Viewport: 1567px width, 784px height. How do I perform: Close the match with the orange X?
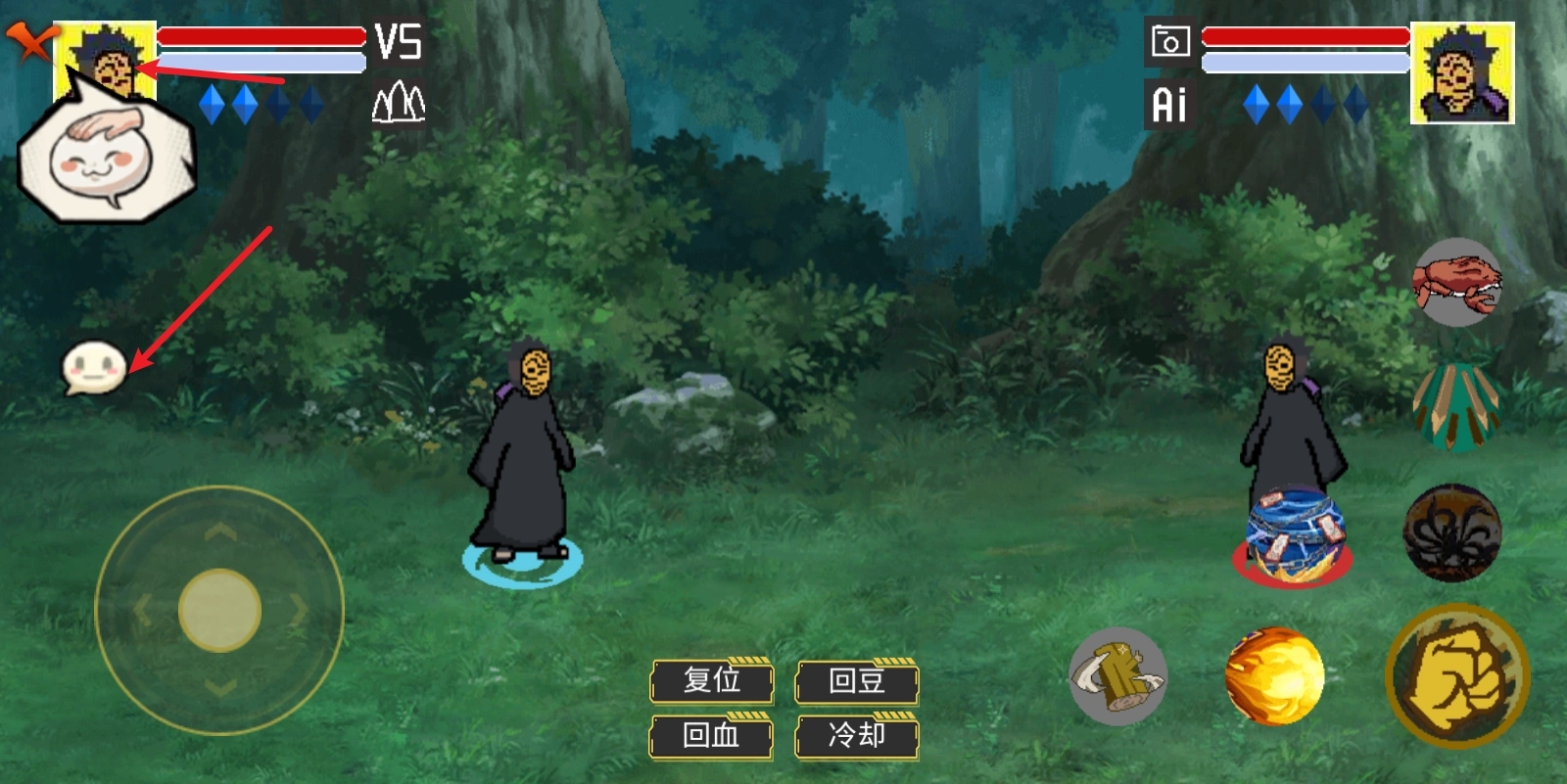30,42
